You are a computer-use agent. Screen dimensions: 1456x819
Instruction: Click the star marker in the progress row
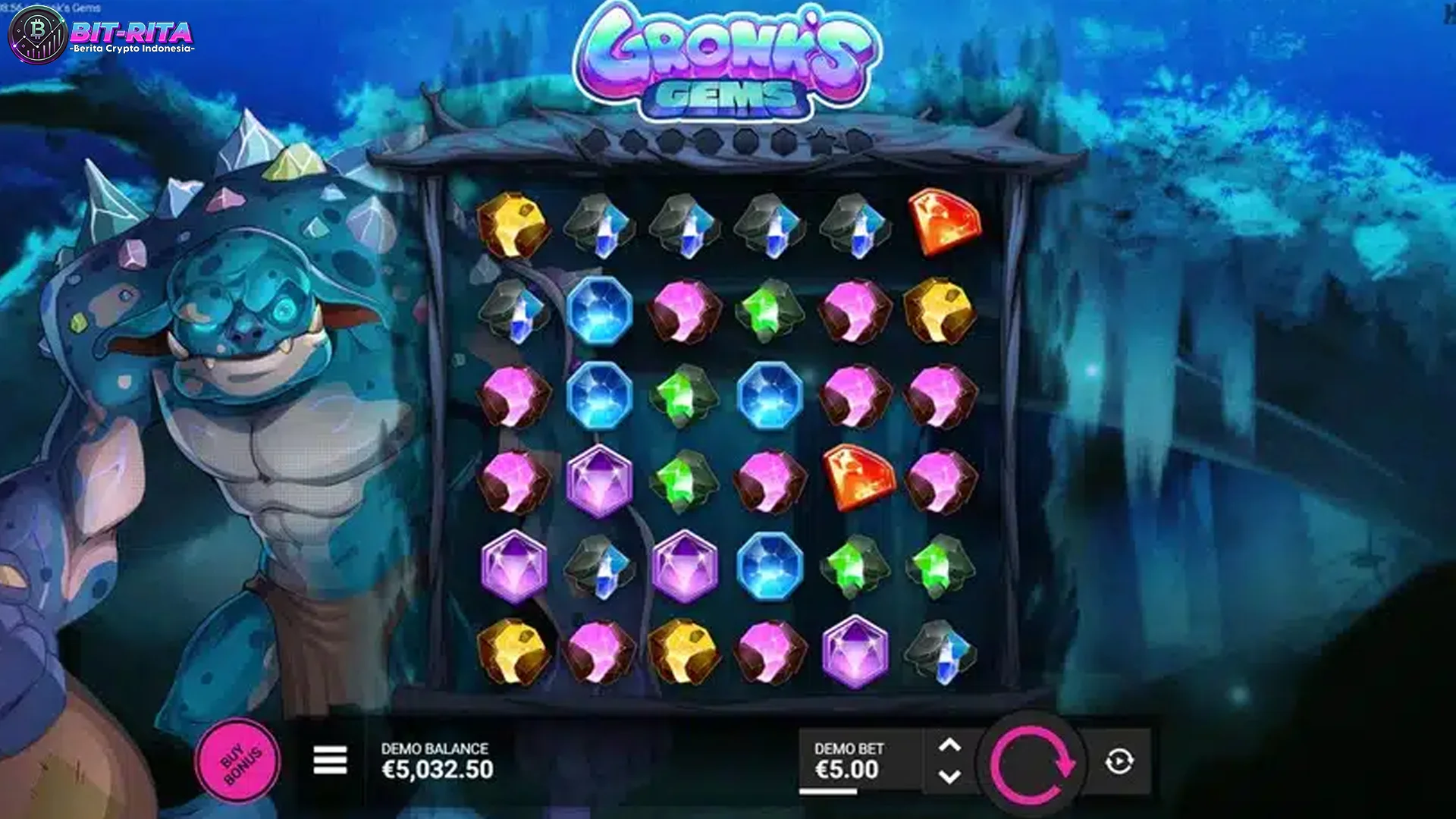click(x=823, y=140)
